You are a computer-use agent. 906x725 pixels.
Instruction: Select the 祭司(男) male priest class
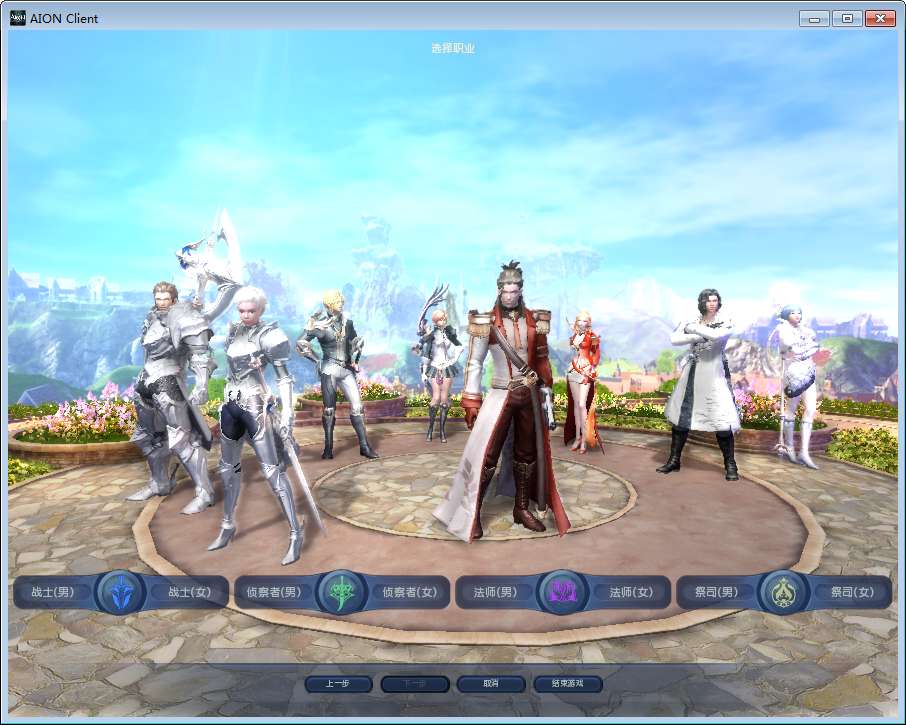pyautogui.click(x=716, y=592)
